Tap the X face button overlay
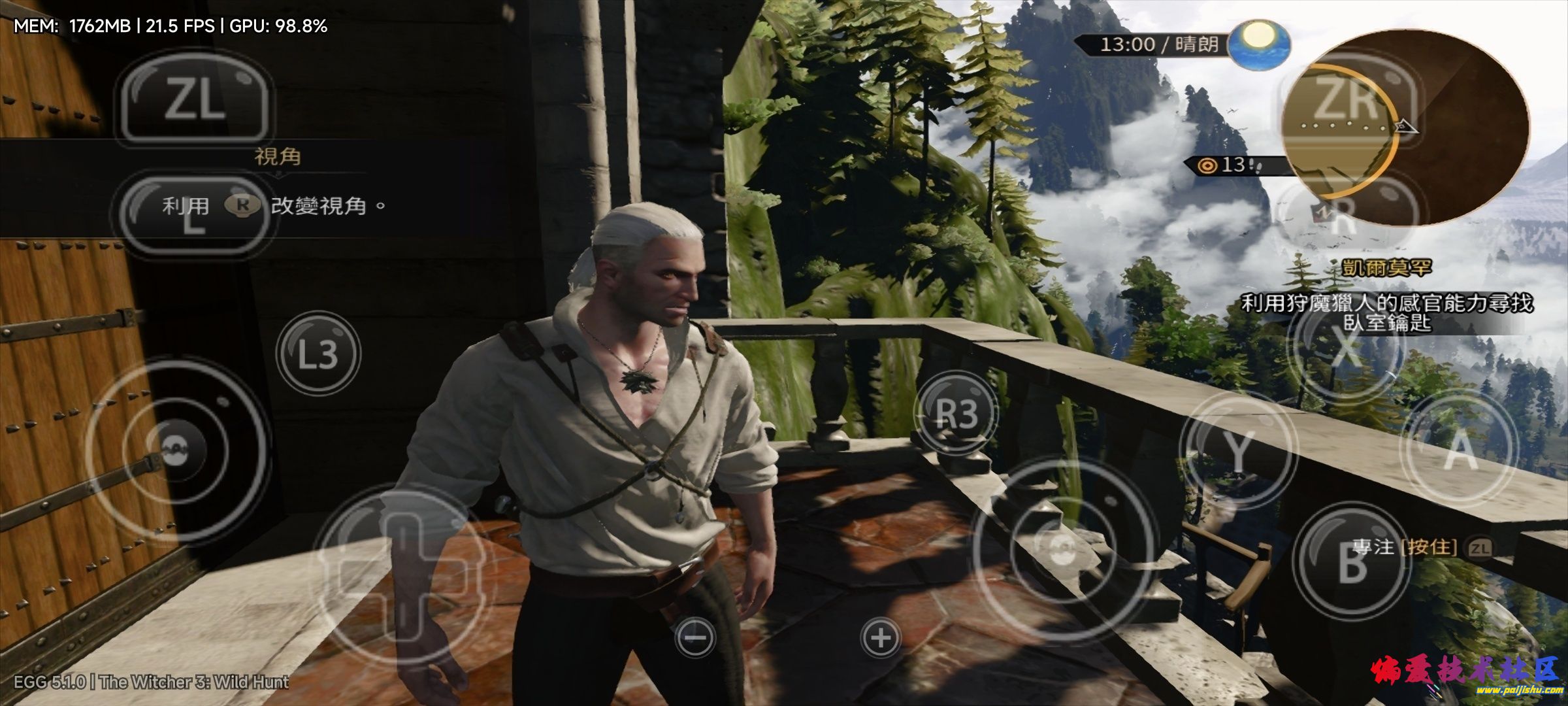 1345,345
